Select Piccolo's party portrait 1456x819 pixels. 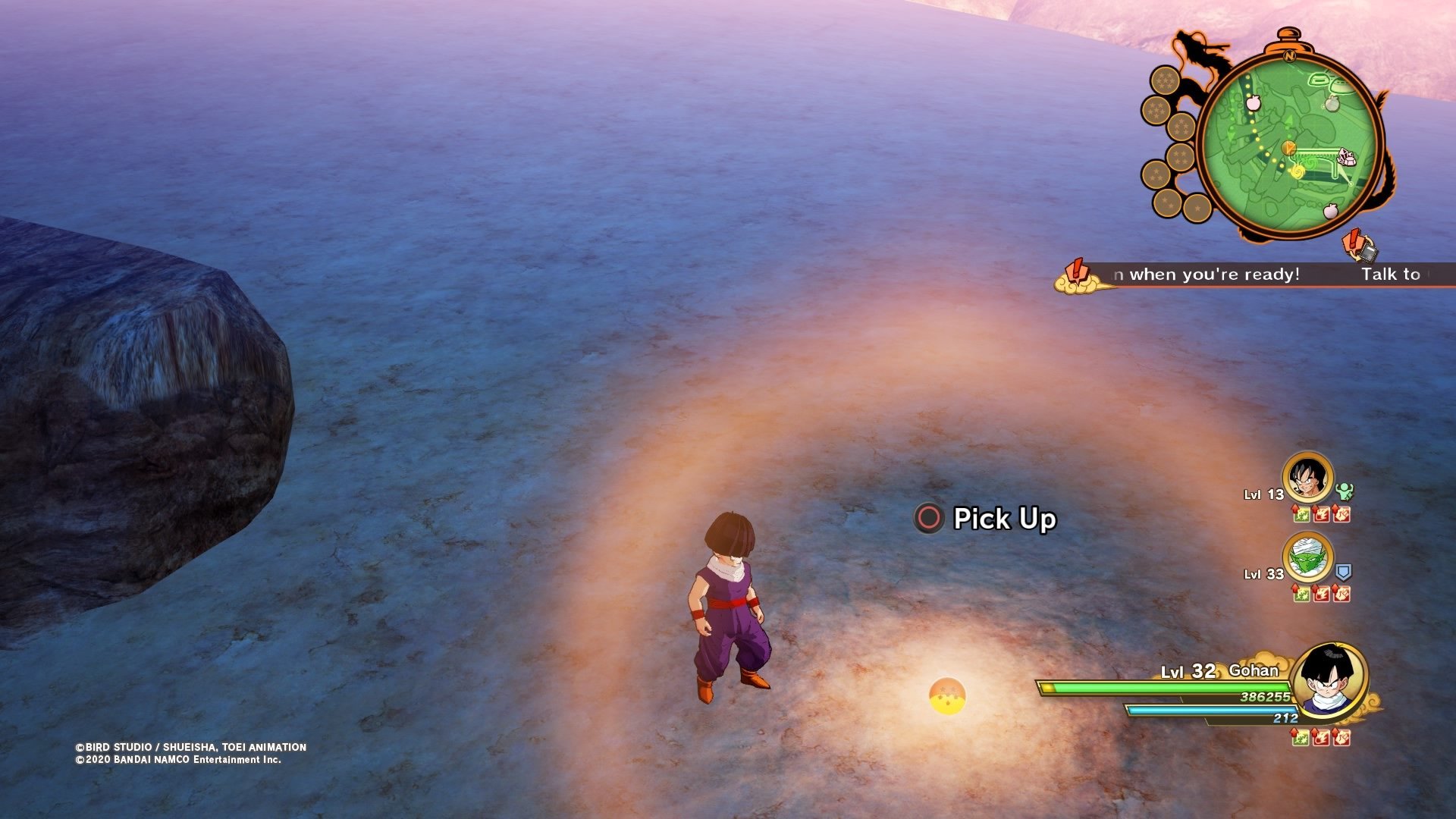[1307, 558]
